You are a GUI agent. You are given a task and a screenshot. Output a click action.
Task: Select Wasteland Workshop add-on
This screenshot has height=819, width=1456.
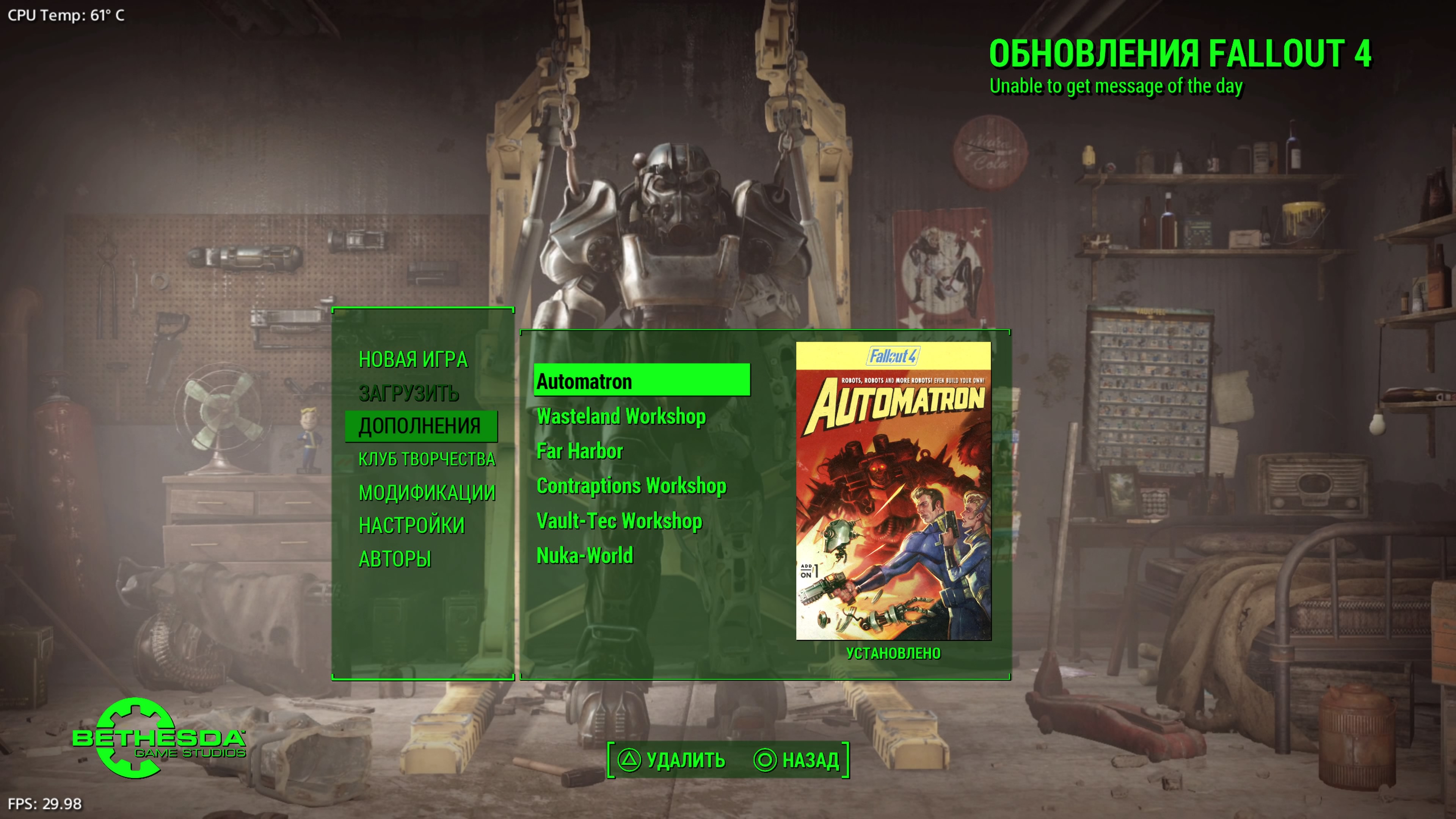pyautogui.click(x=622, y=417)
